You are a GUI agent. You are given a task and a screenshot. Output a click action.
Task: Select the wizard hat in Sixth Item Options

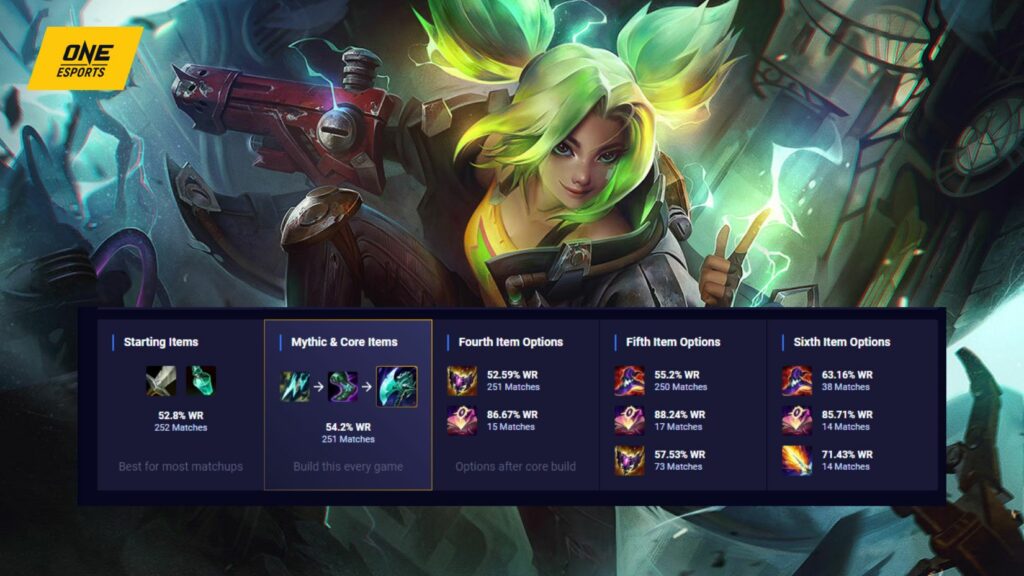pyautogui.click(x=797, y=381)
